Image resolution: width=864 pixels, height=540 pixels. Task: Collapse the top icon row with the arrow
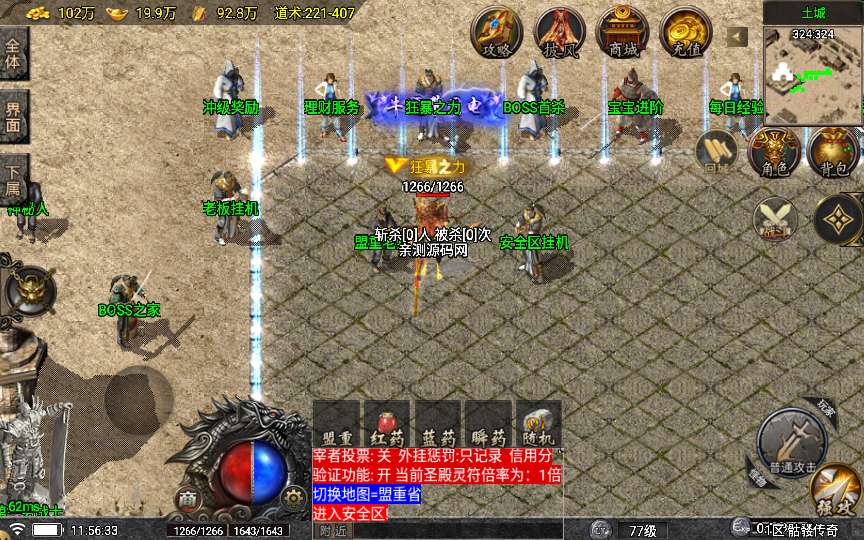737,37
